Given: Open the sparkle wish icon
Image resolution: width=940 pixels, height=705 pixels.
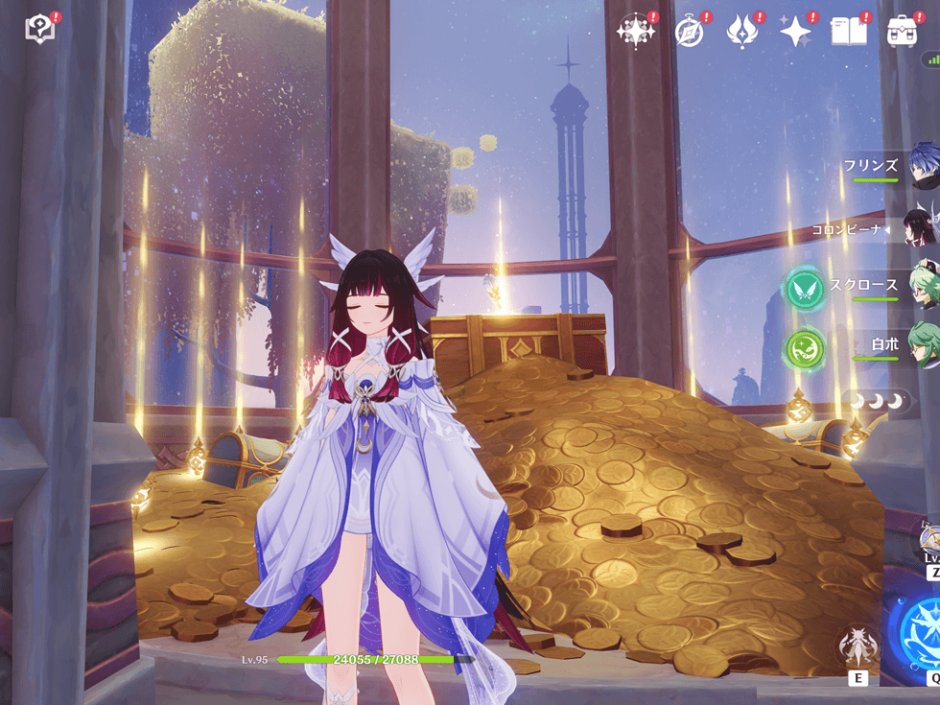Looking at the screenshot, I should click(x=796, y=32).
